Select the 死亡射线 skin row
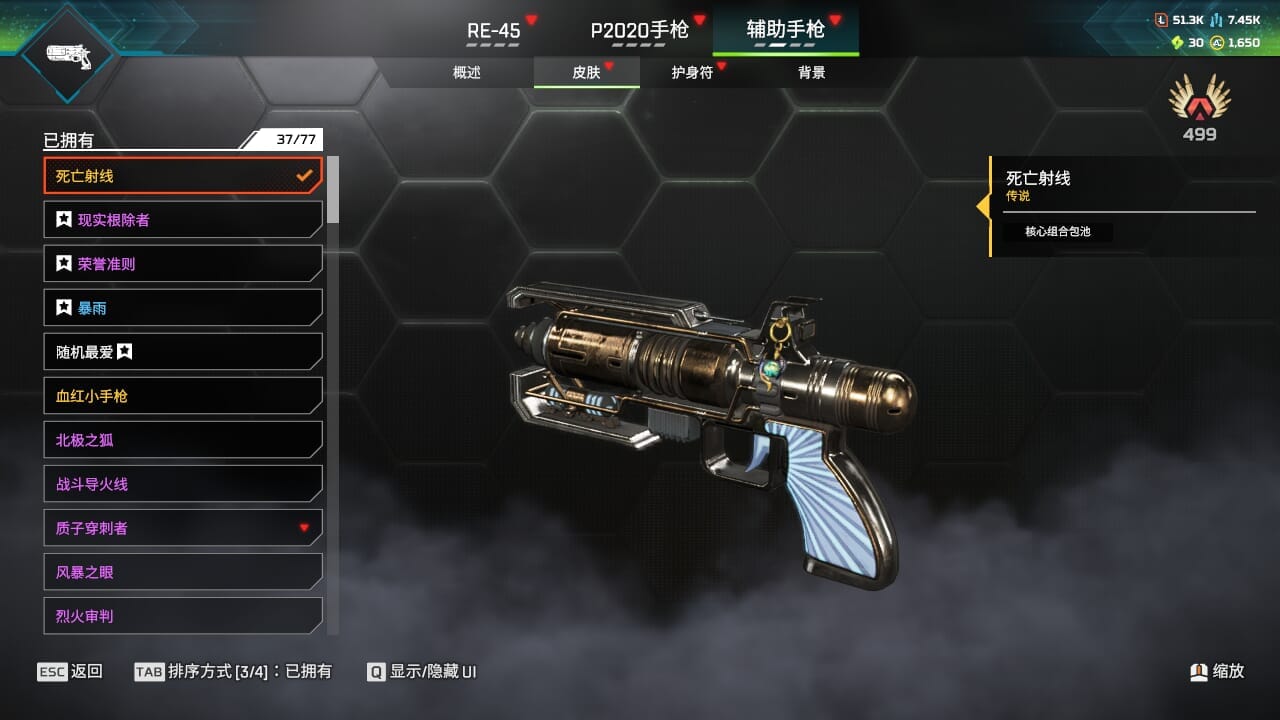Viewport: 1280px width, 720px height. click(183, 176)
